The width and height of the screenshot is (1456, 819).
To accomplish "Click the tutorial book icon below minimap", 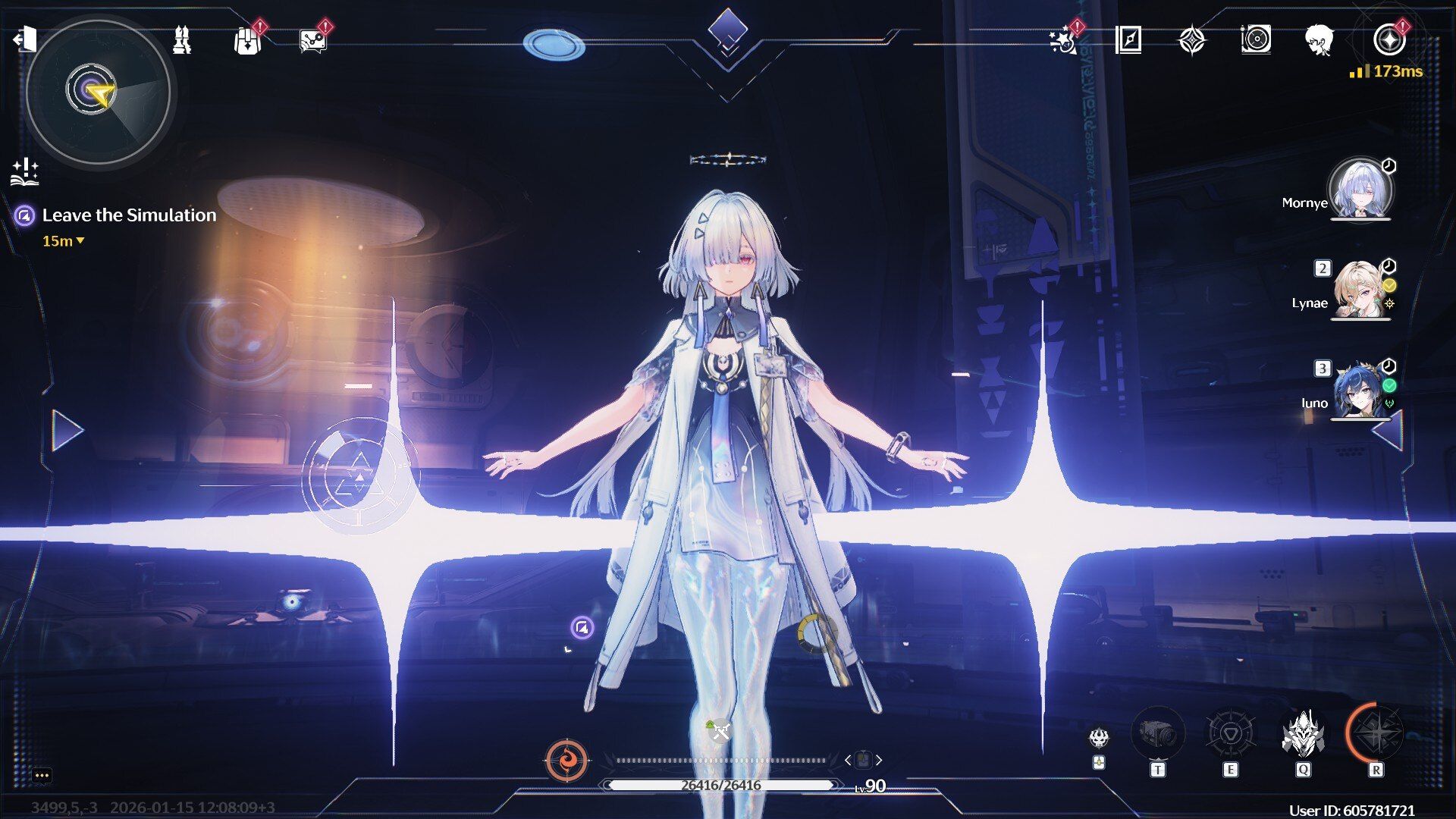I will tap(24, 174).
